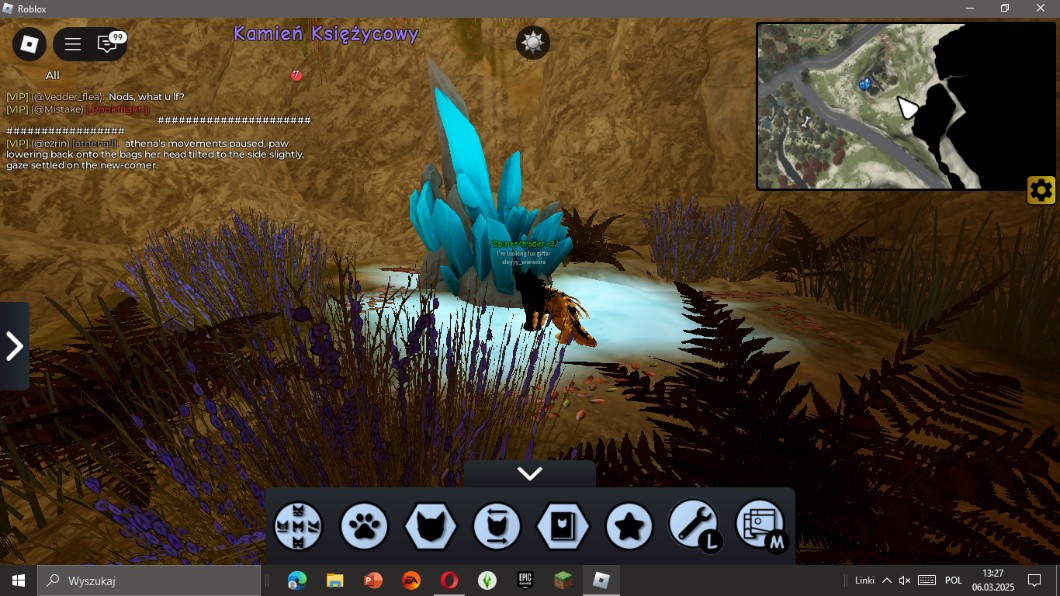Toggle the chat window icon
The width and height of the screenshot is (1060, 596).
[x=107, y=44]
